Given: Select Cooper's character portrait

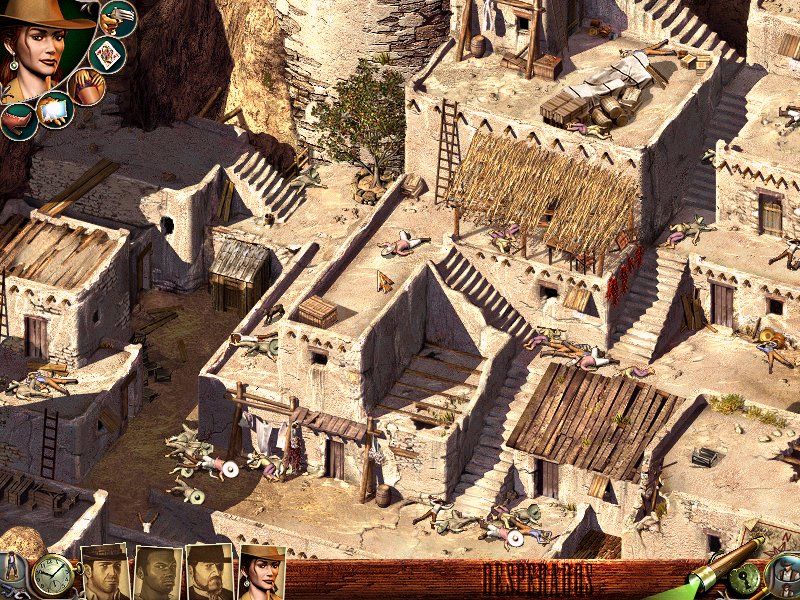Looking at the screenshot, I should [104, 573].
